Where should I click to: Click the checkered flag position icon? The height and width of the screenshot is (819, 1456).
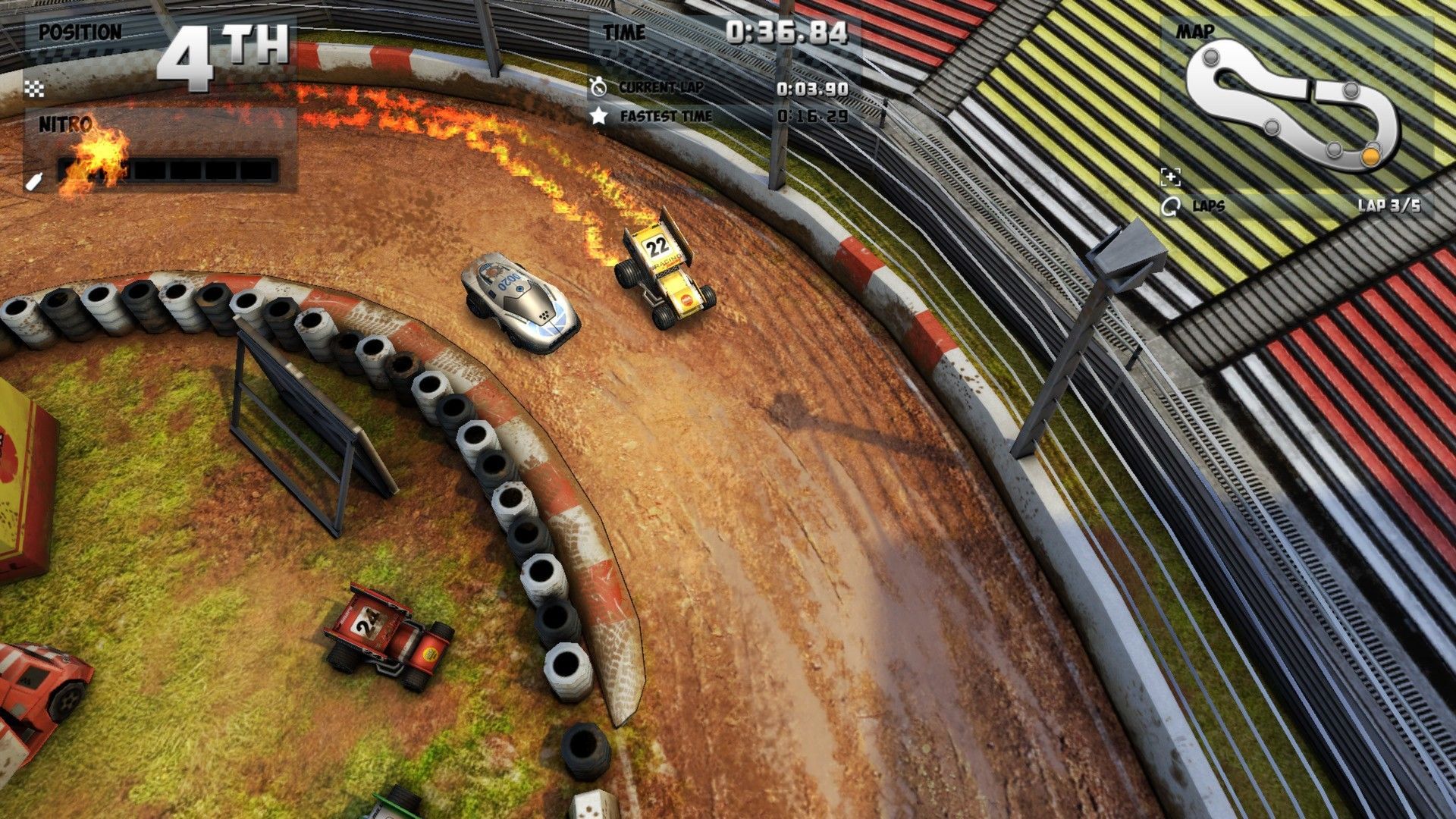tap(34, 89)
